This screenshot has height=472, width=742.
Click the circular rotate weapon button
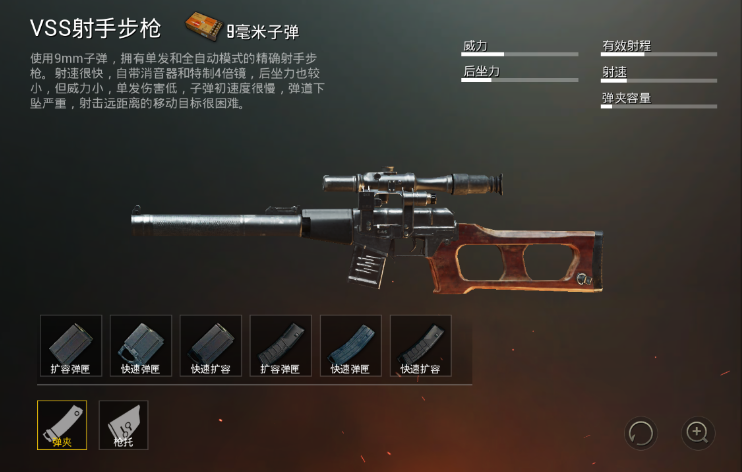(640, 433)
